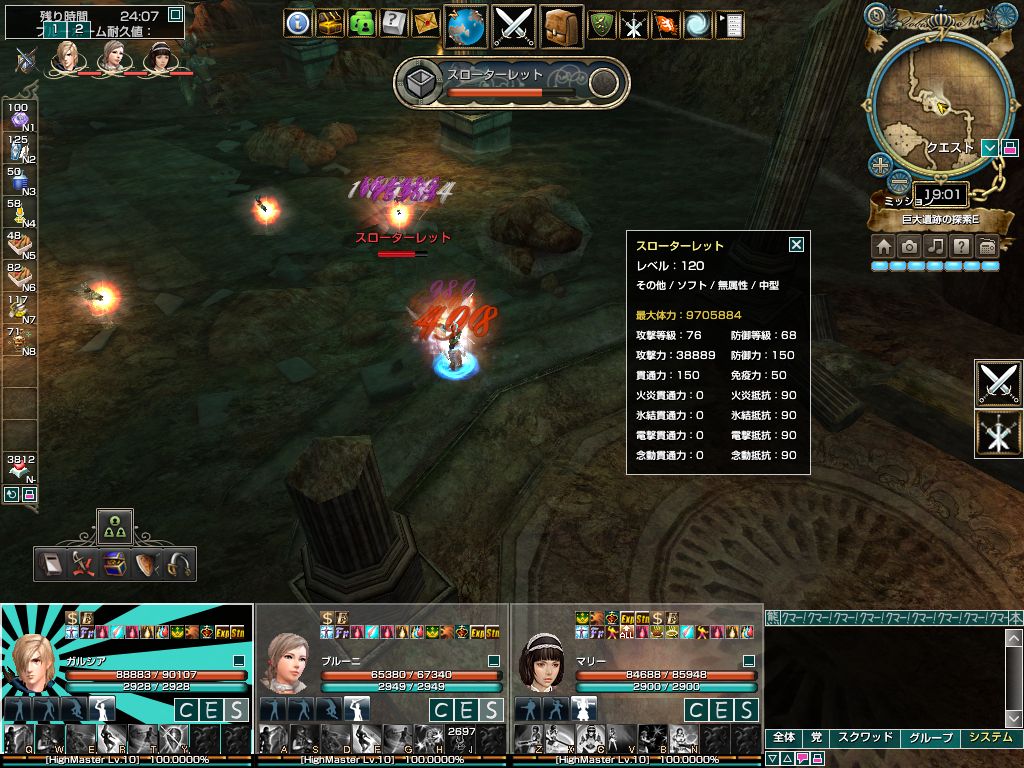Open the envelope mail icon

(x=425, y=23)
